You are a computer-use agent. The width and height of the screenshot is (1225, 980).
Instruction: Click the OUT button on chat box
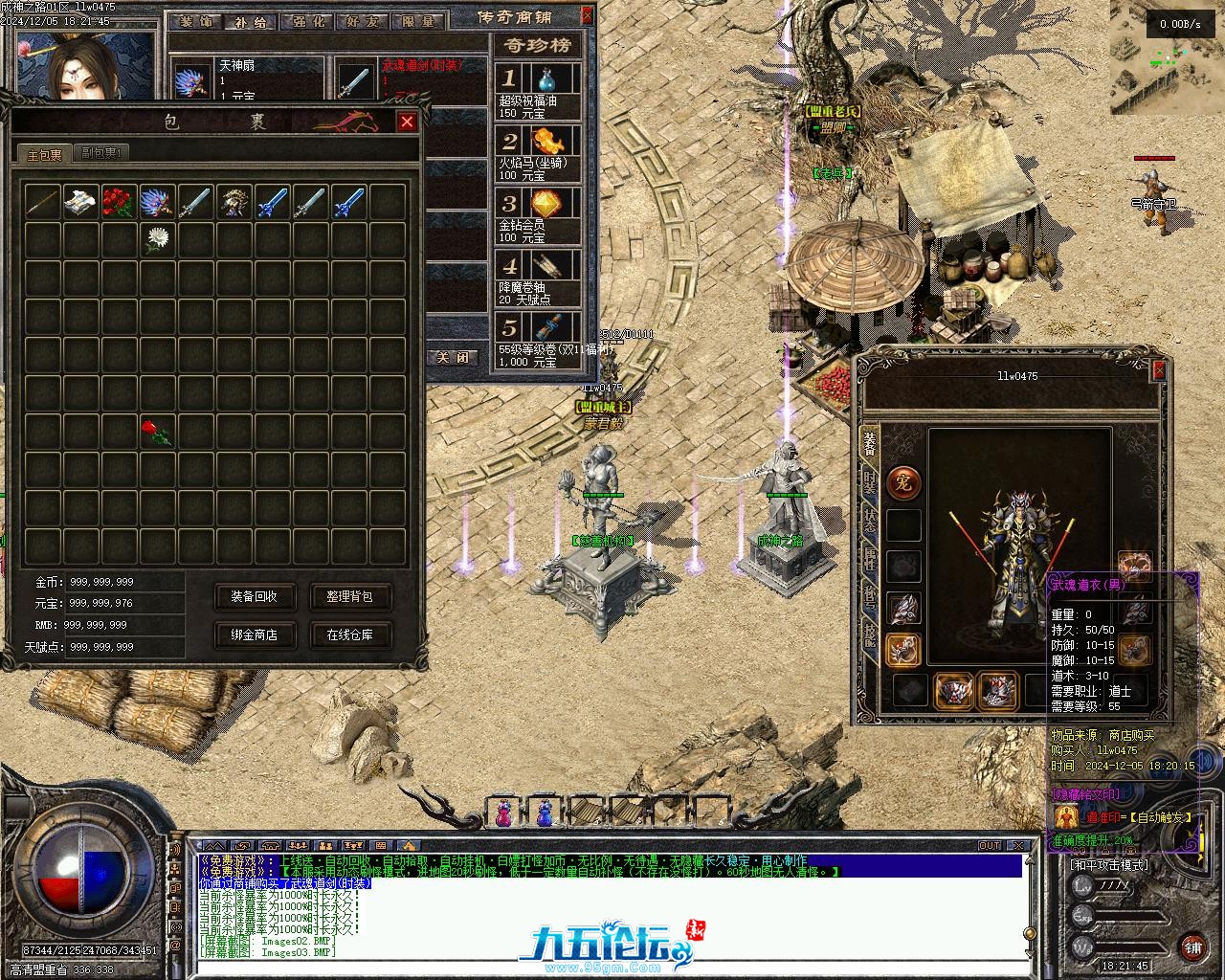(x=990, y=846)
